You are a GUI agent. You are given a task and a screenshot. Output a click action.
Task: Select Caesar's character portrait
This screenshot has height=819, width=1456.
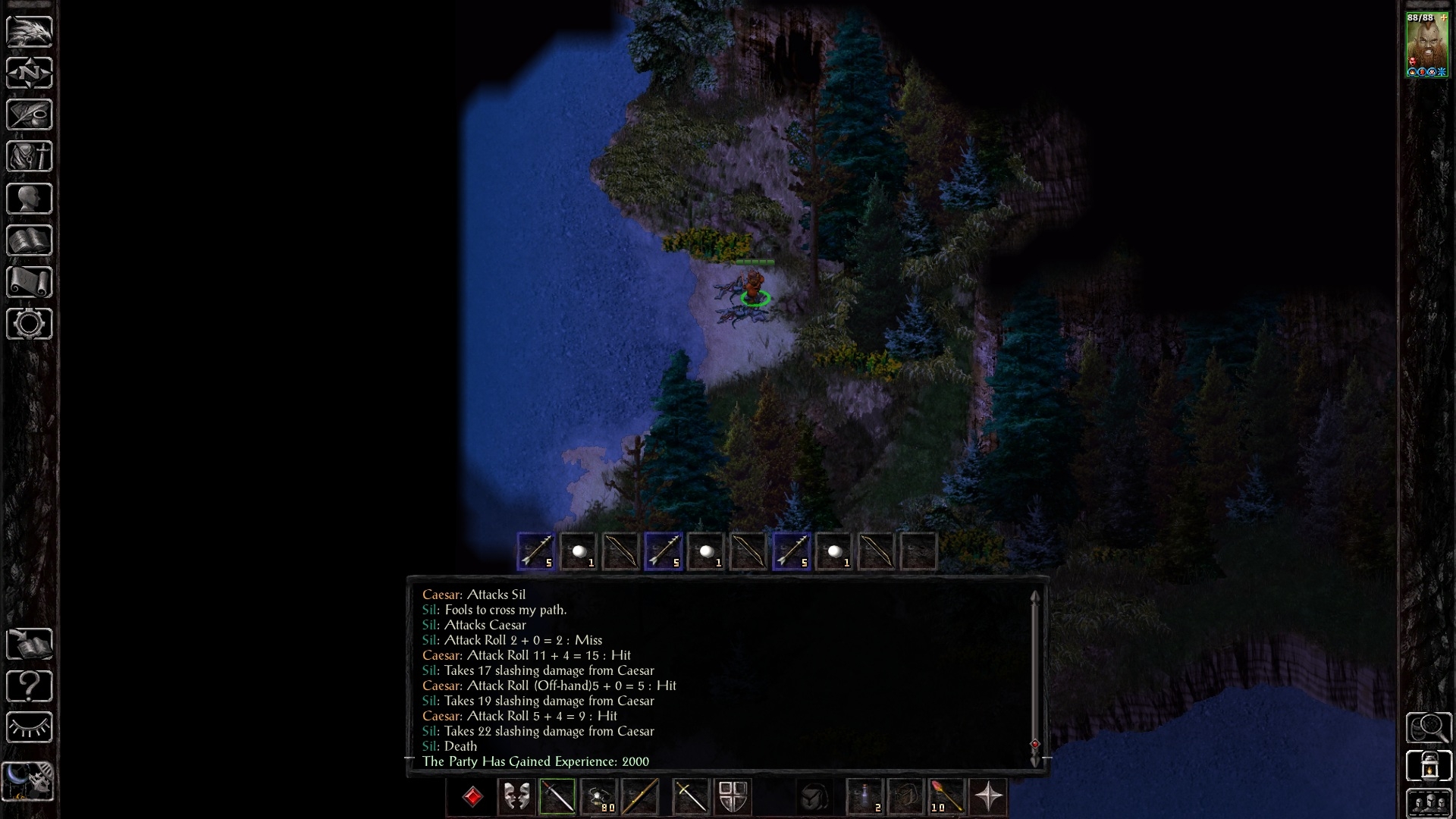pyautogui.click(x=1427, y=44)
